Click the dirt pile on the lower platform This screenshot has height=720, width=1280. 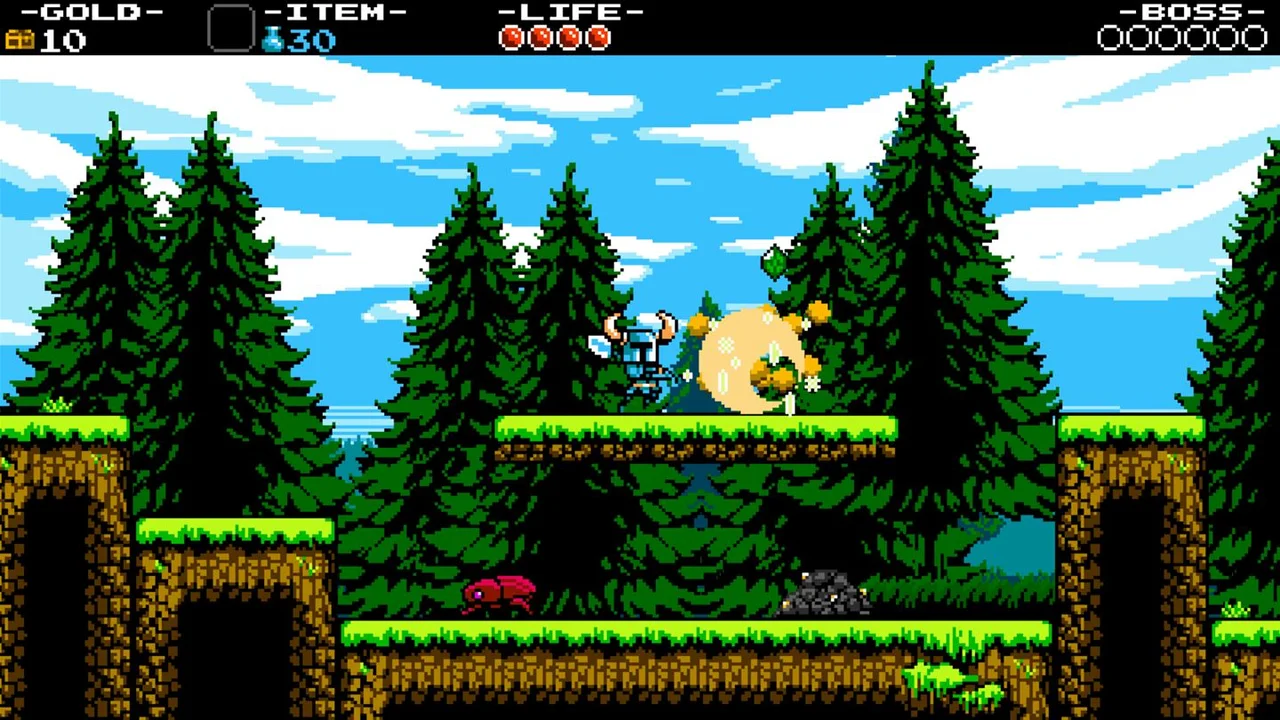click(x=828, y=592)
